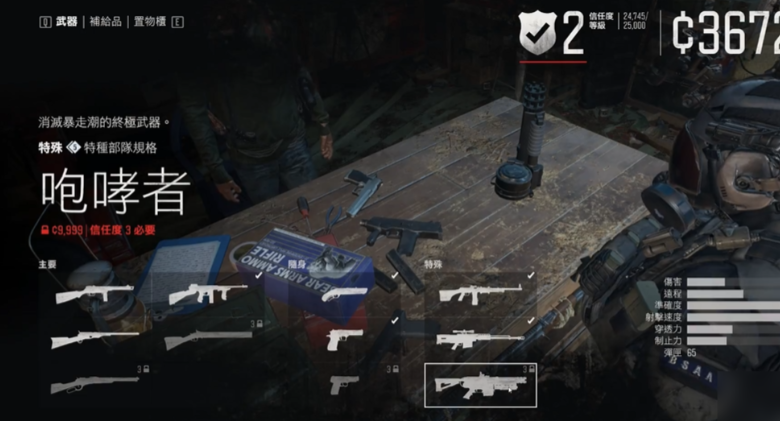Switch to the 武器 weapons tab
780x421 pixels.
point(67,21)
